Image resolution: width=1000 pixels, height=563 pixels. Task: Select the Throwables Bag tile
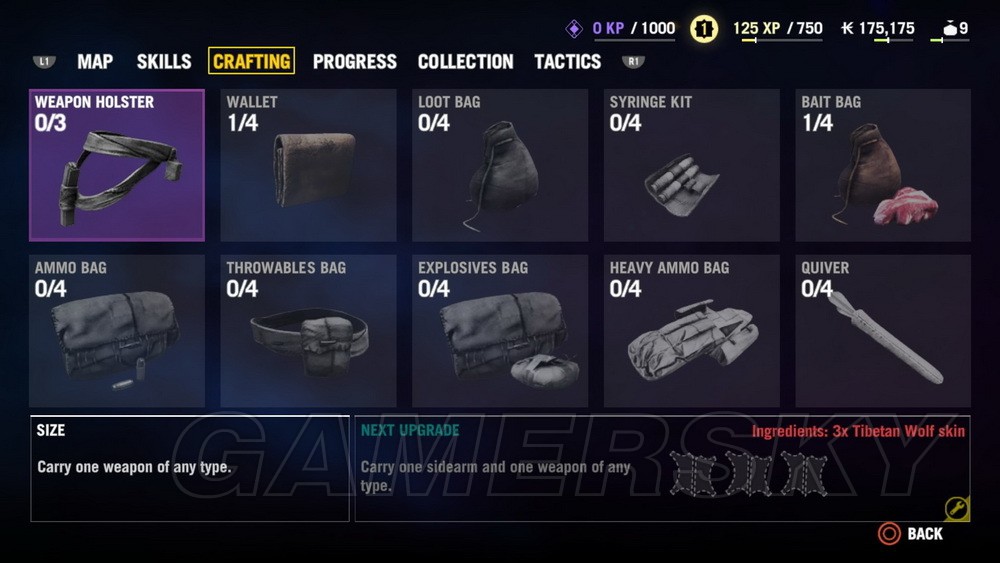(x=308, y=330)
